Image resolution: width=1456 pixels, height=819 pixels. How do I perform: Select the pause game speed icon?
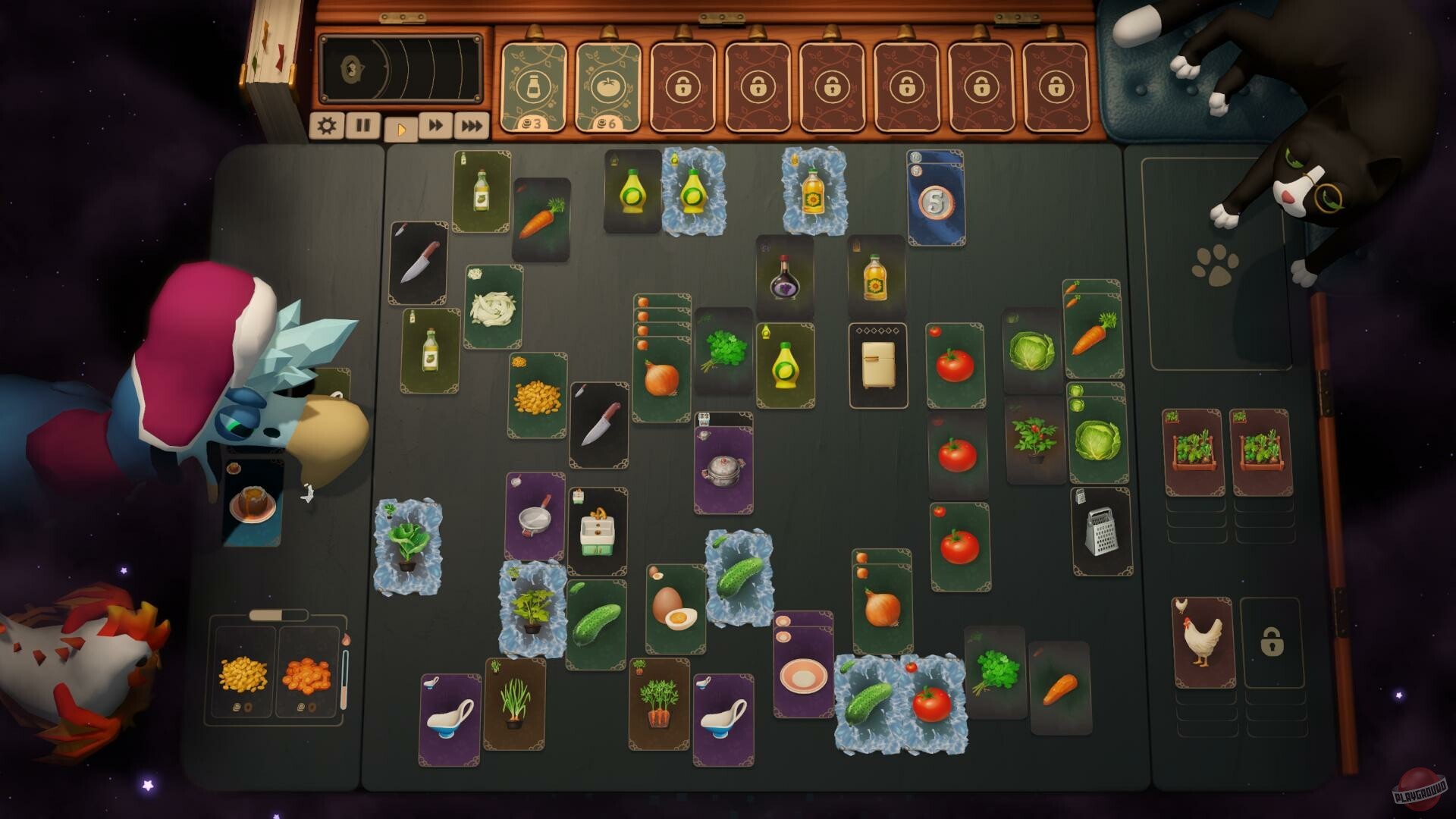362,125
